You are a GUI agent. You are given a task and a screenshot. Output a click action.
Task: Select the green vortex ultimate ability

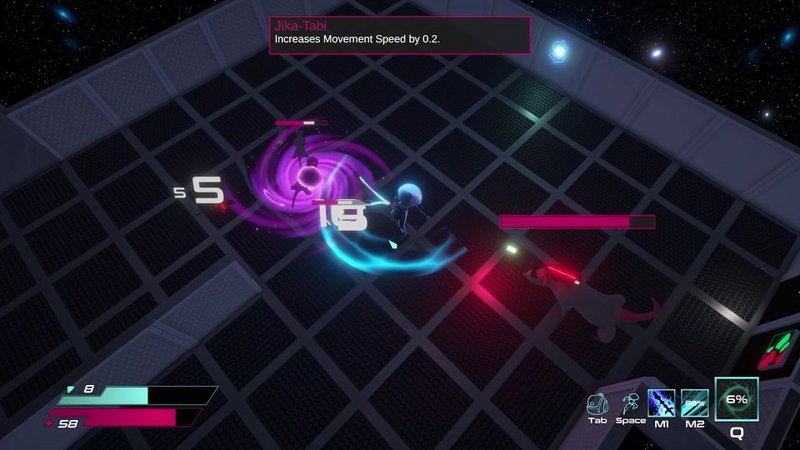pos(736,400)
